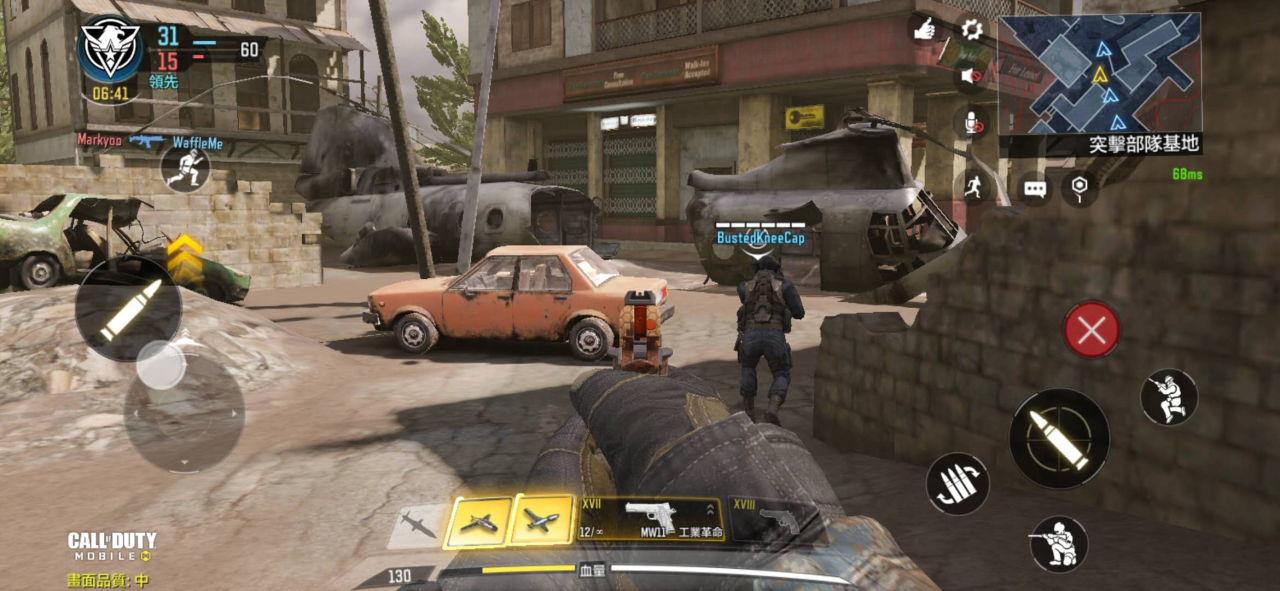The height and width of the screenshot is (591, 1280).
Task: Expand the minimap
Action: click(x=1099, y=74)
